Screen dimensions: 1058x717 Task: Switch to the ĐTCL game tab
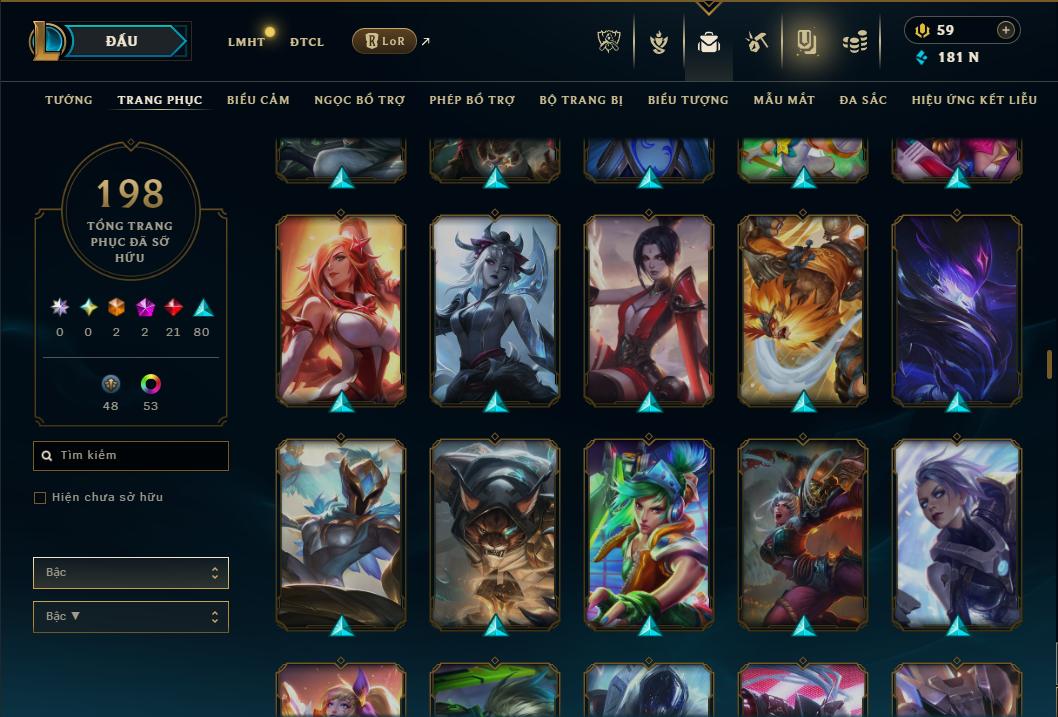click(x=307, y=42)
